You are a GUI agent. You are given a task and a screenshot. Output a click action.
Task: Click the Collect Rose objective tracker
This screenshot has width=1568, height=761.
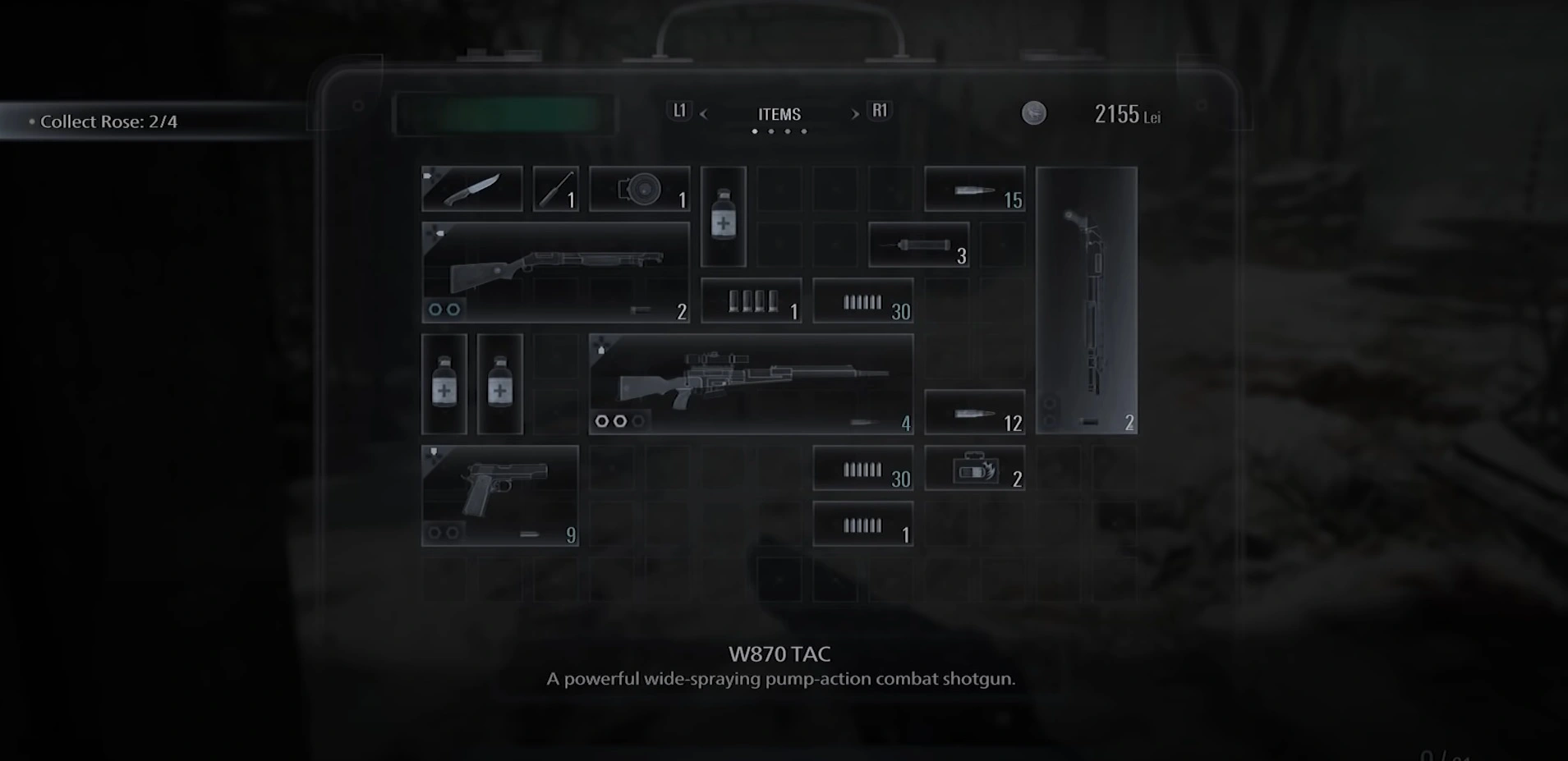pyautogui.click(x=108, y=121)
